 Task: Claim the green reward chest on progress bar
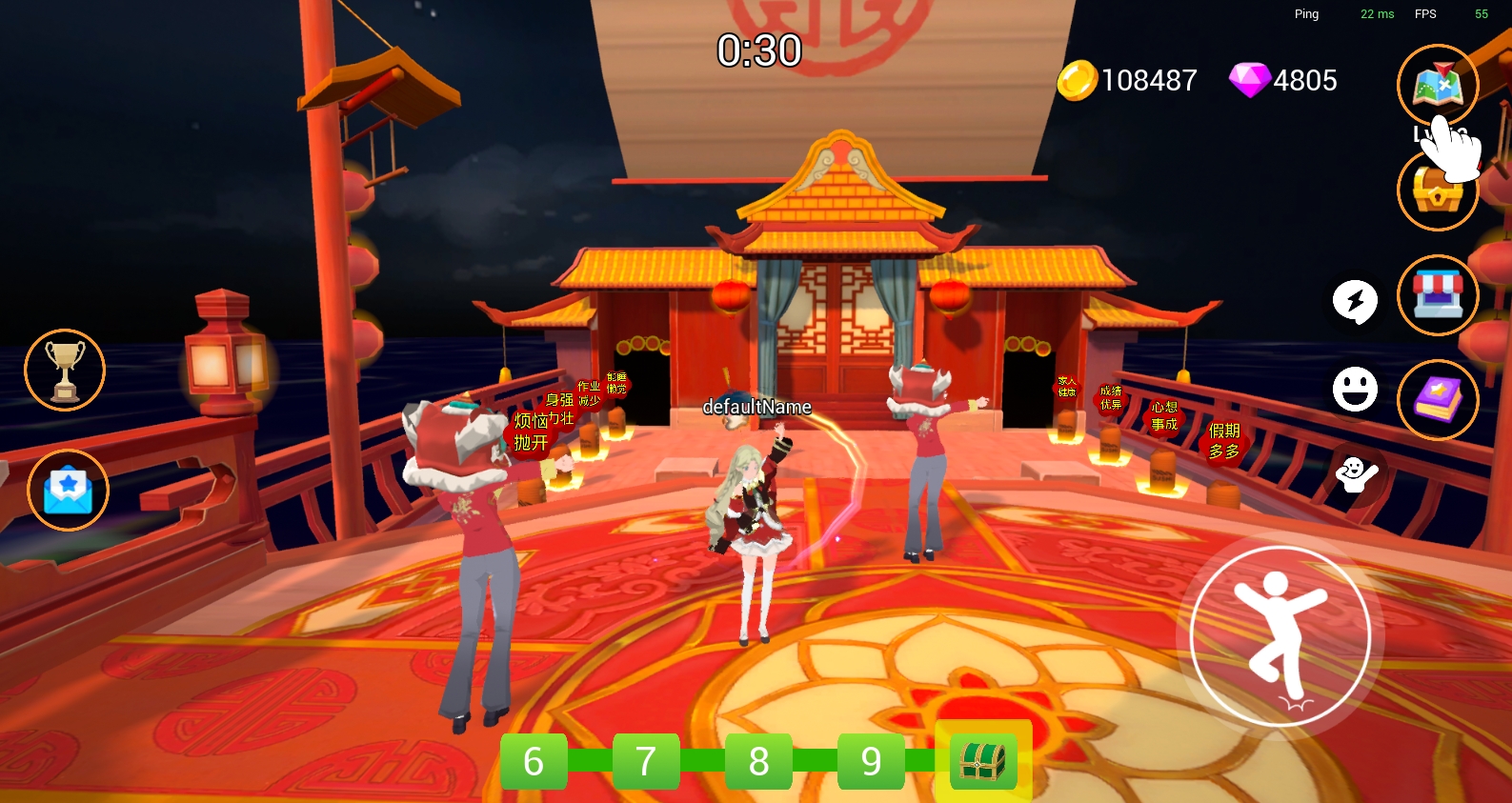[x=983, y=761]
